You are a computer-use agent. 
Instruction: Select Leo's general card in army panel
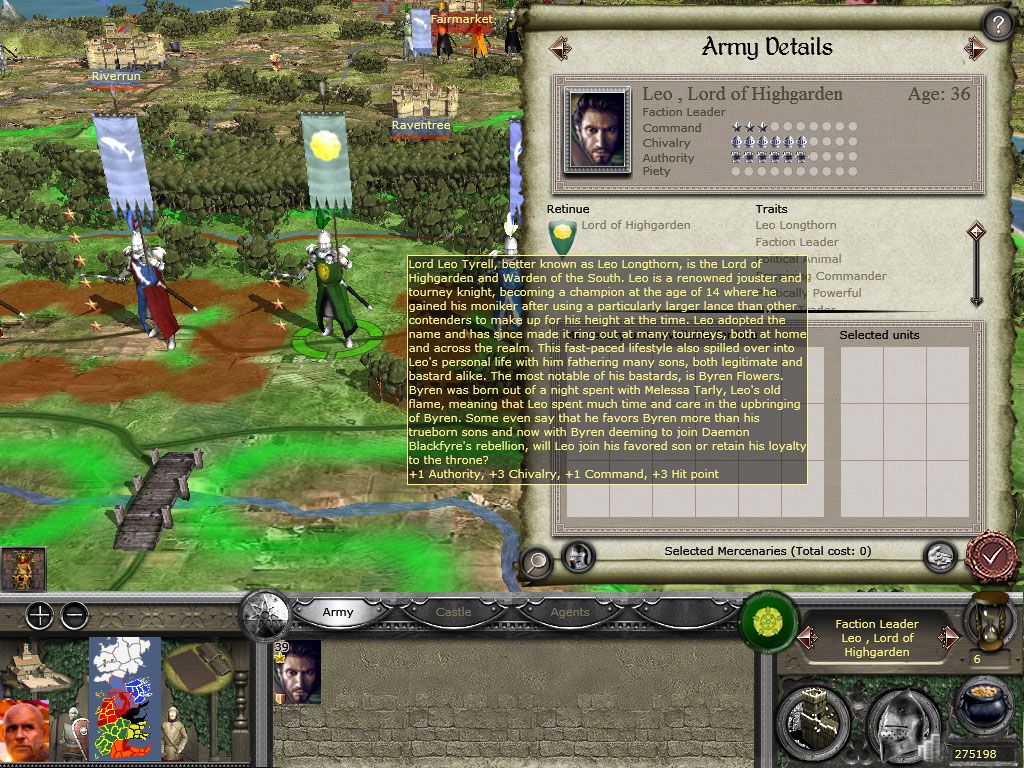pyautogui.click(x=297, y=672)
